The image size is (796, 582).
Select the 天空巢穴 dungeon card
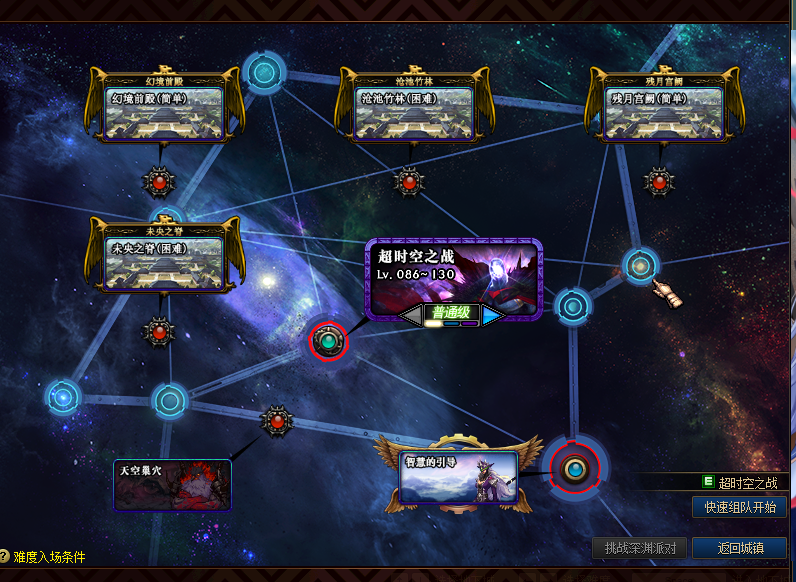coord(173,484)
